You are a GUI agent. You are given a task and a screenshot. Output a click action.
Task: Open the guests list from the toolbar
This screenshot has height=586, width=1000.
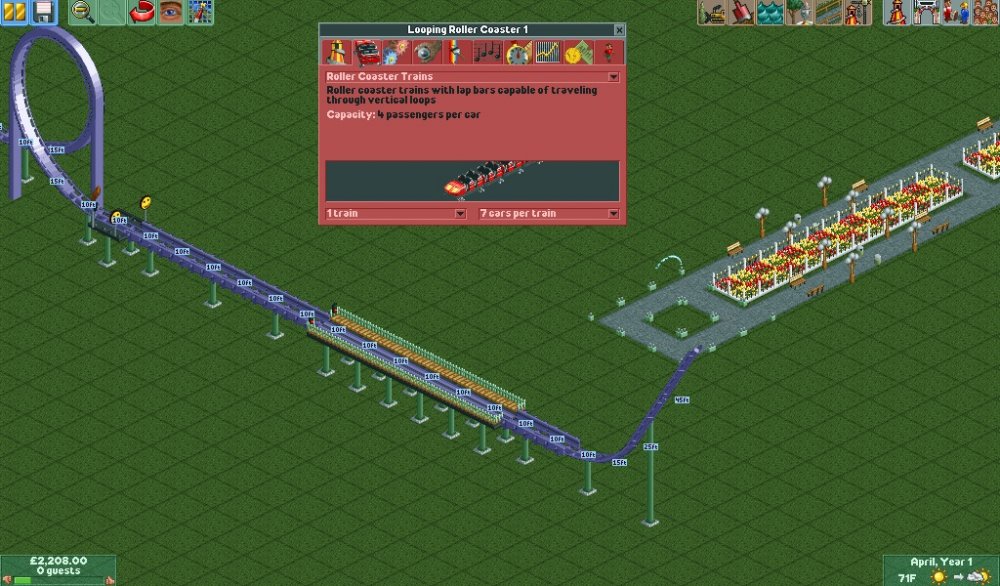(x=985, y=12)
